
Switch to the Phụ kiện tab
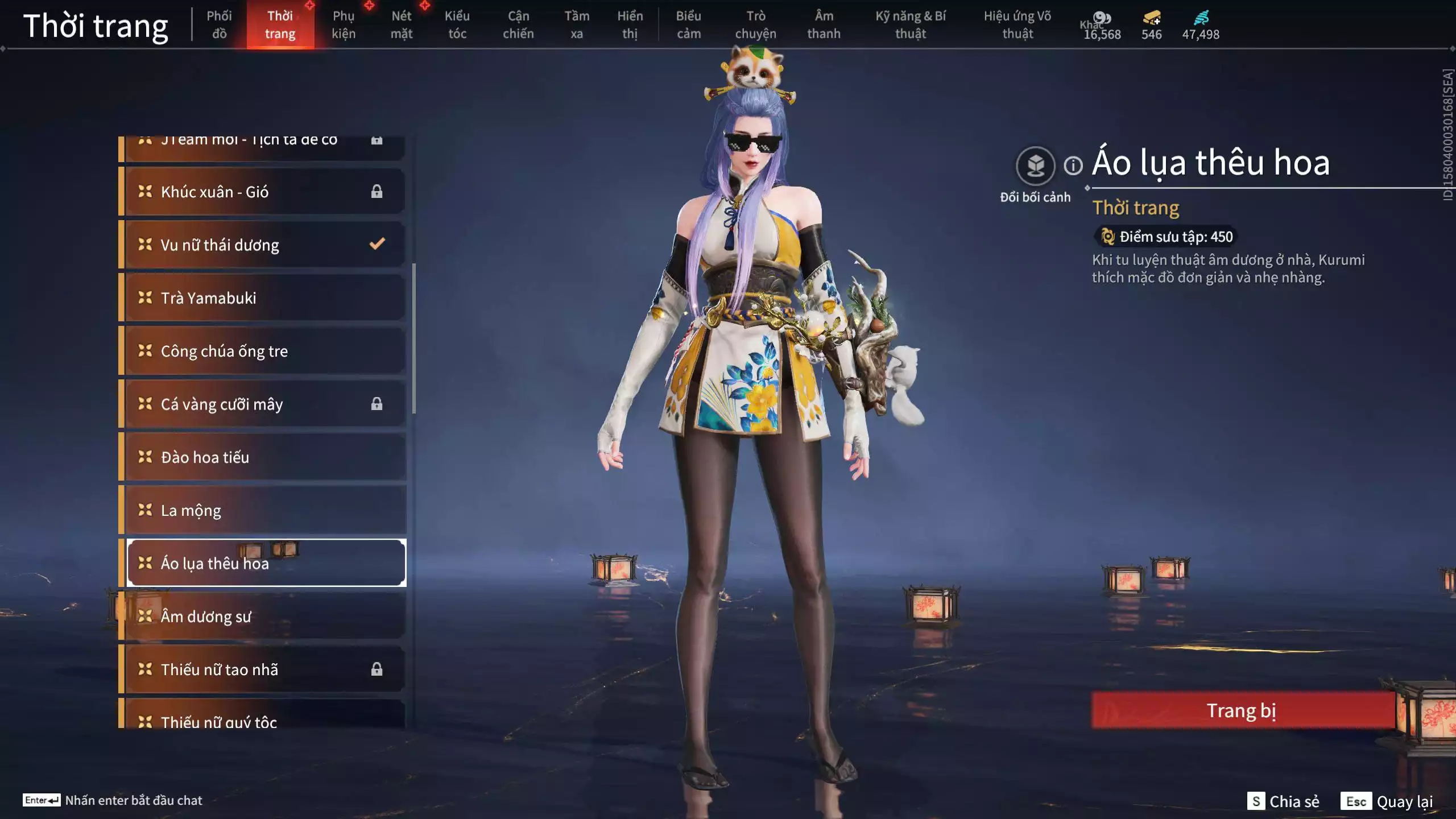point(344,25)
